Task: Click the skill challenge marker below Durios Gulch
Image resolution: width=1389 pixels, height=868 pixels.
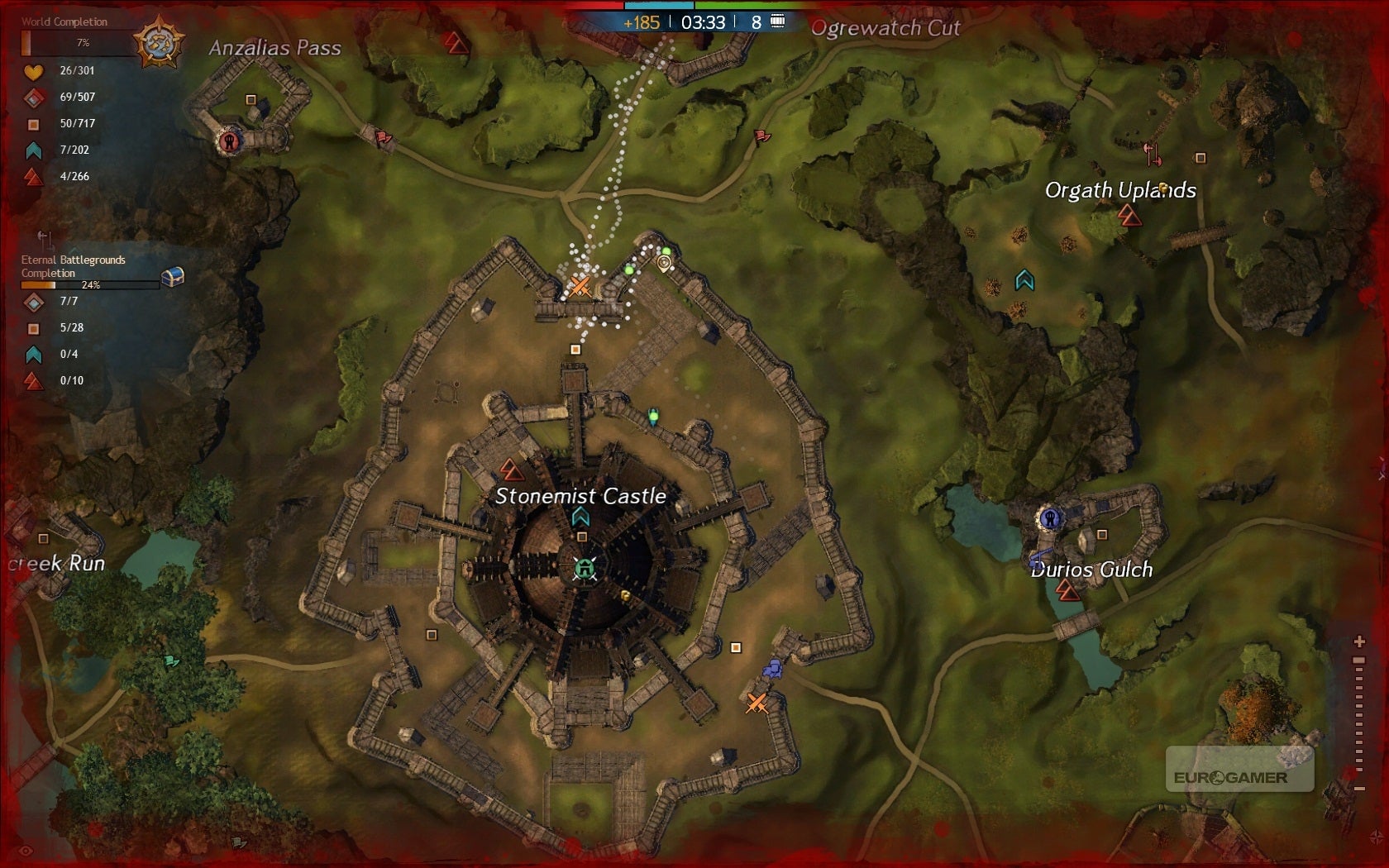Action: pyautogui.click(x=1067, y=590)
